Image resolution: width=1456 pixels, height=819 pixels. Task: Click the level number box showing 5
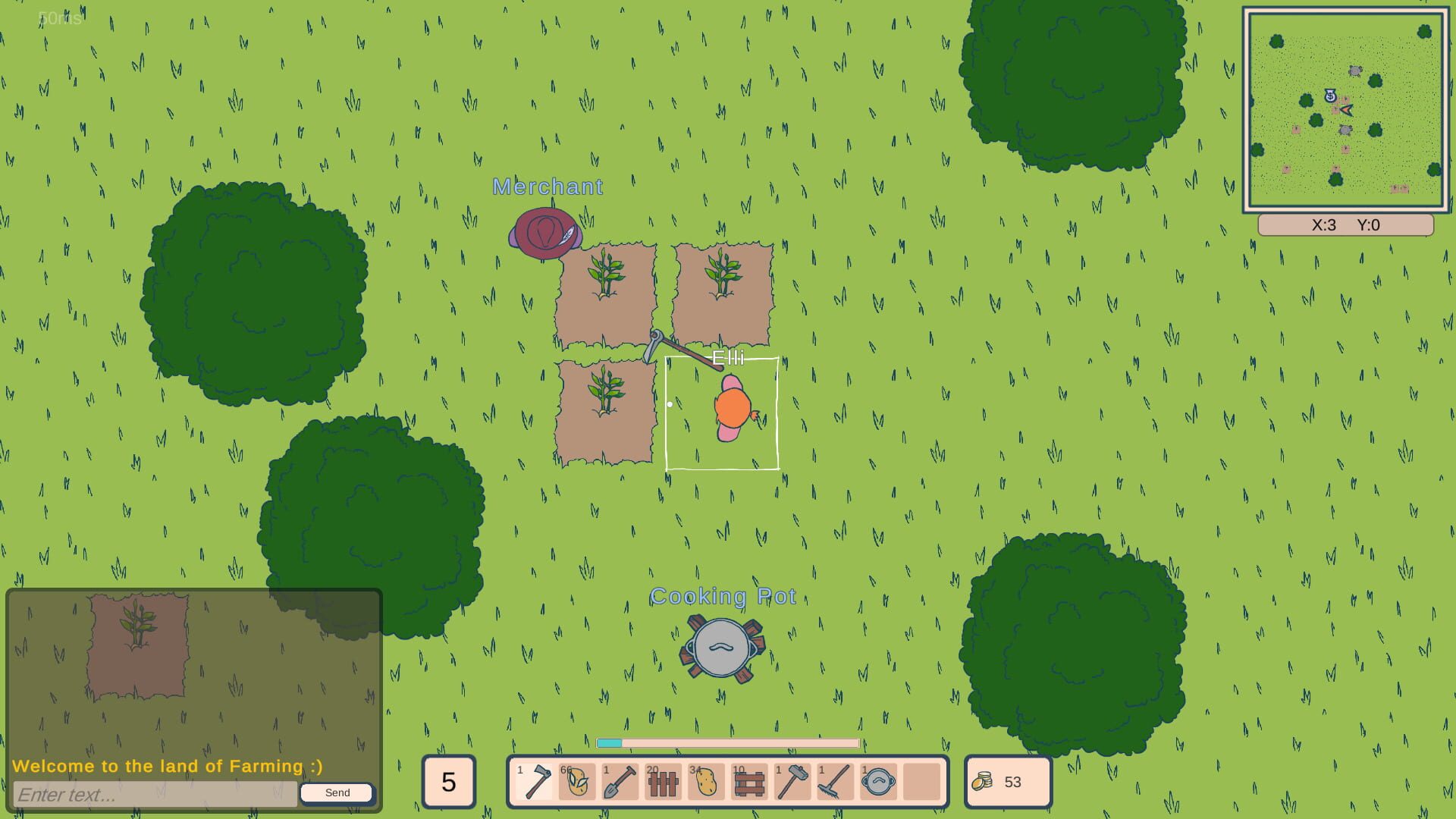(x=448, y=782)
